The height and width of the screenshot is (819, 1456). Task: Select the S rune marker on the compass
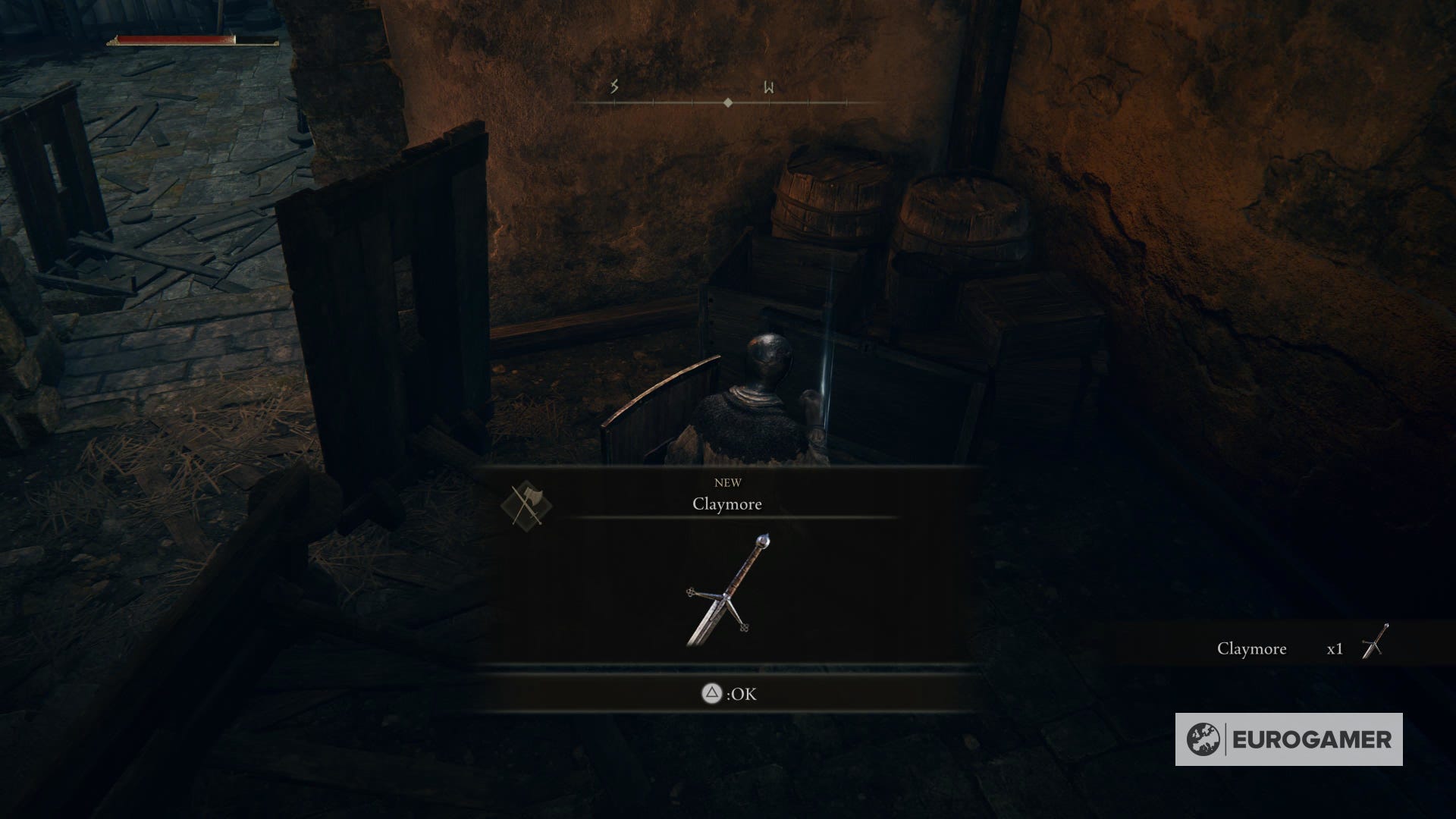tap(612, 88)
